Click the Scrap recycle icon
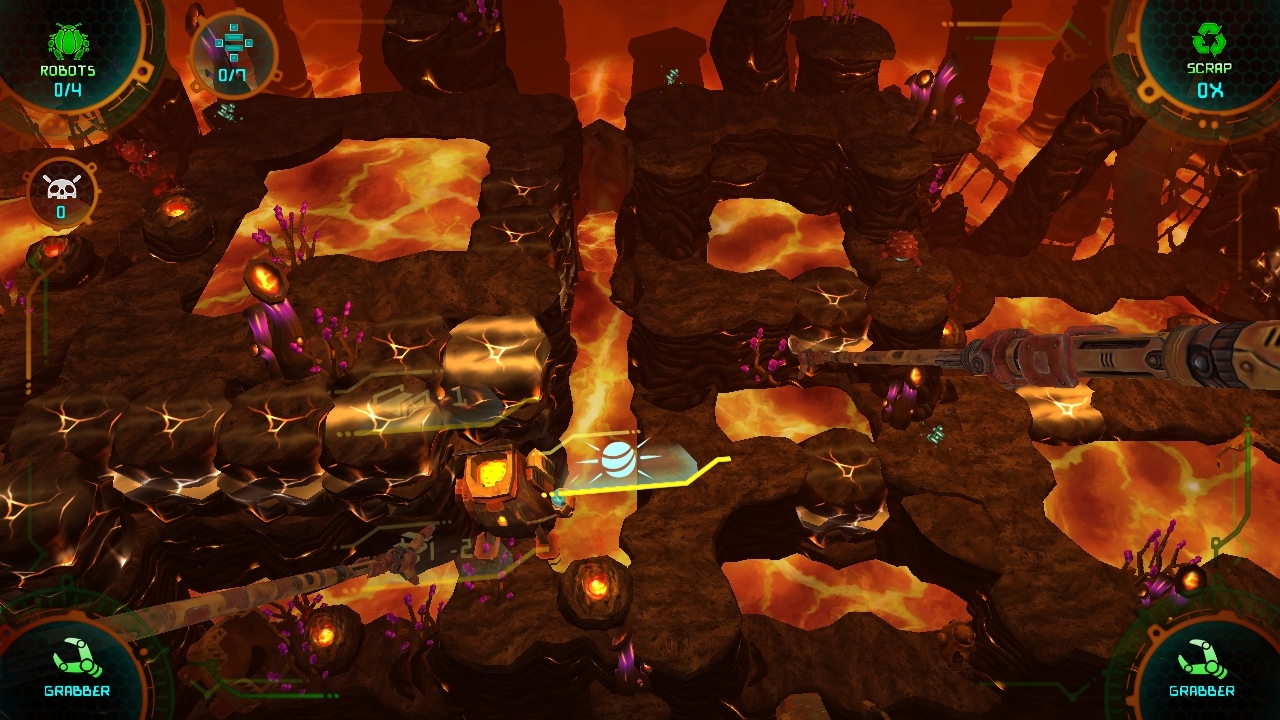The image size is (1280, 720). [x=1209, y=40]
